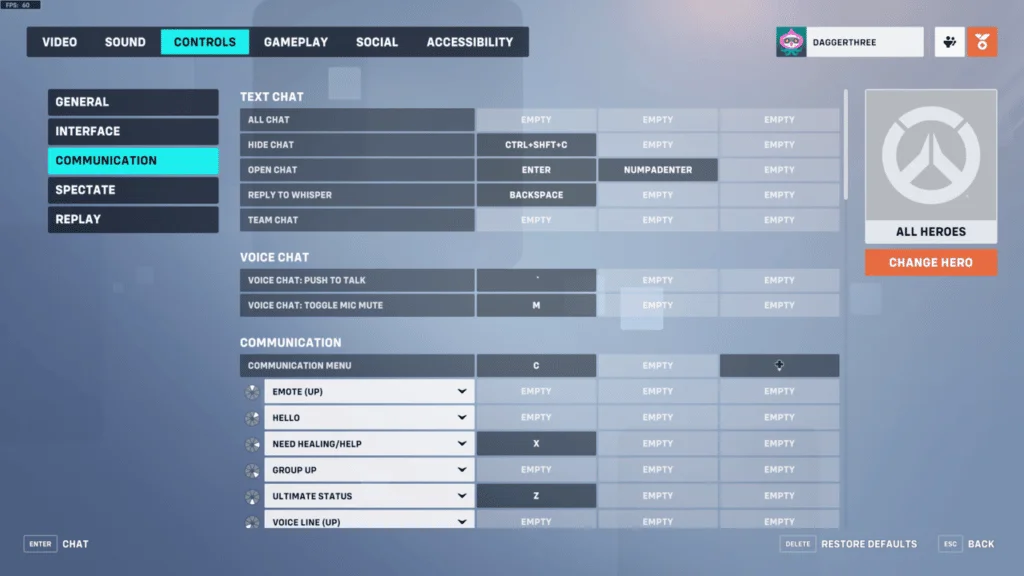Rebind the Hide Chat Ctrl+Shift+C key
Screen dimensions: 1024x576
536,145
